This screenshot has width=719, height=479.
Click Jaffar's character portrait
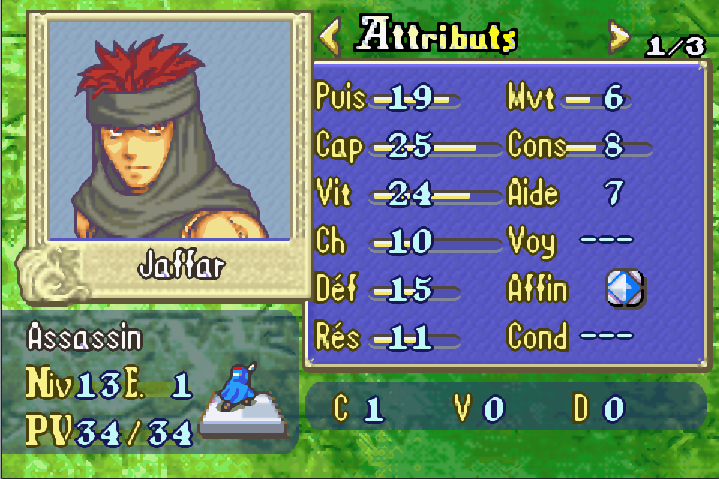tap(170, 129)
